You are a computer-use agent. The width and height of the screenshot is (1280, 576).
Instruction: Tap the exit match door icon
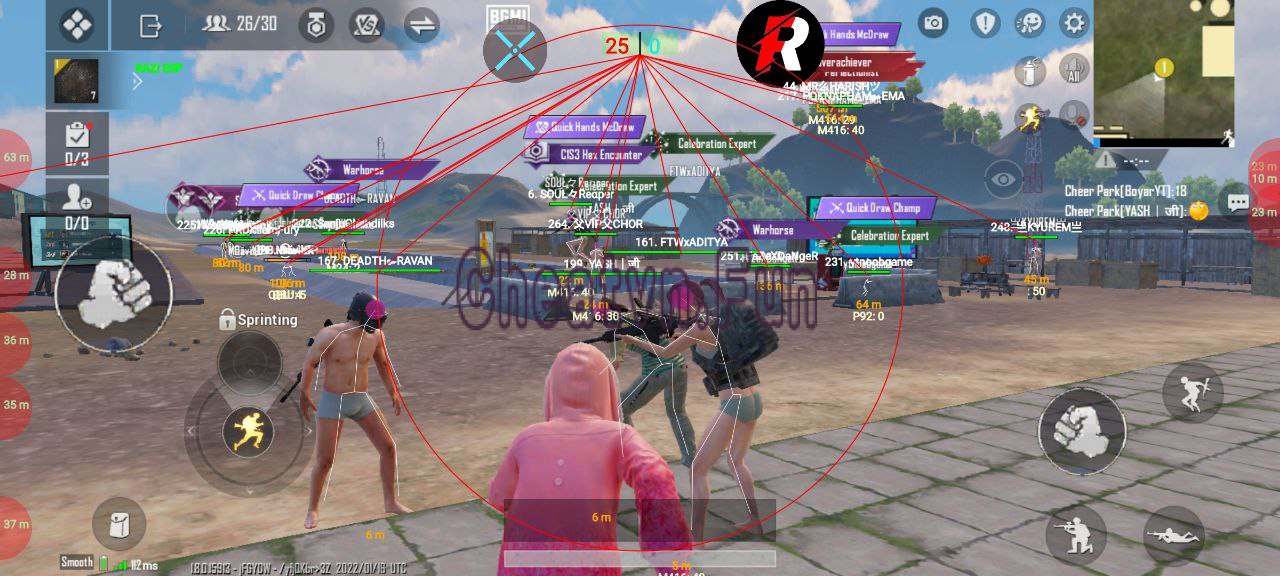[151, 24]
